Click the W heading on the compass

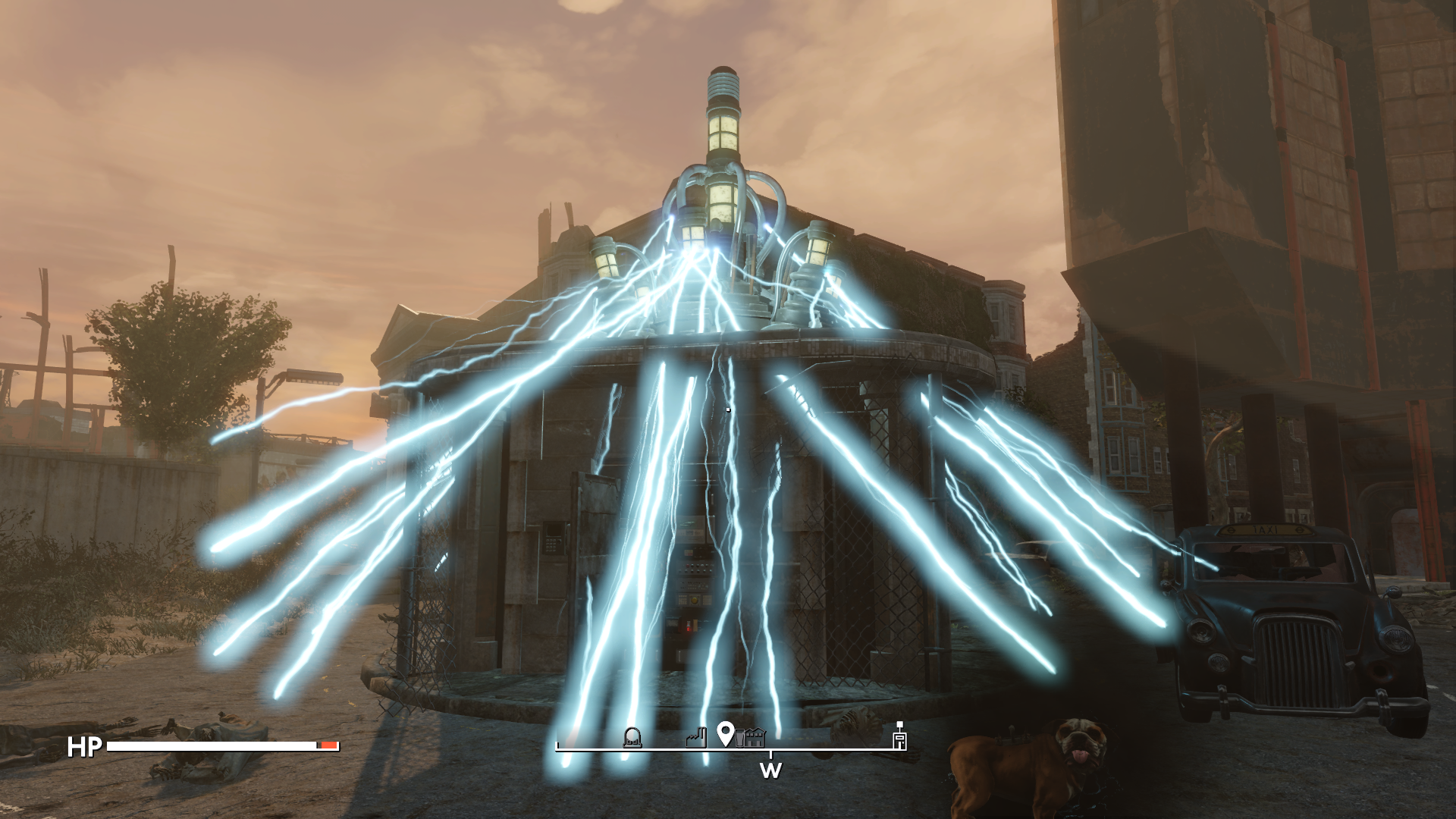pyautogui.click(x=770, y=770)
